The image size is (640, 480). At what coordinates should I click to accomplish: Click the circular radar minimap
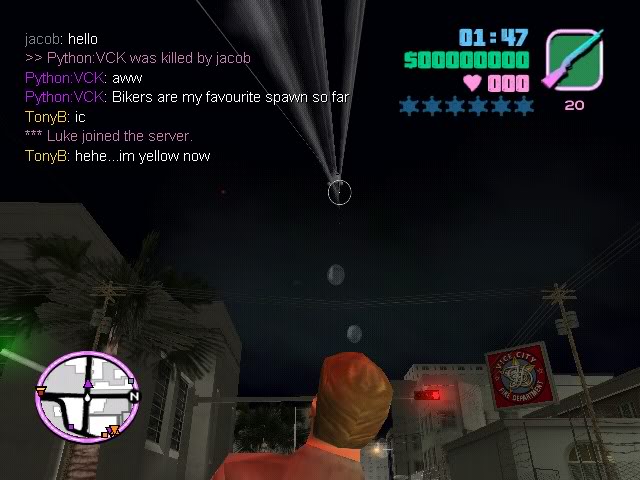(x=87, y=395)
